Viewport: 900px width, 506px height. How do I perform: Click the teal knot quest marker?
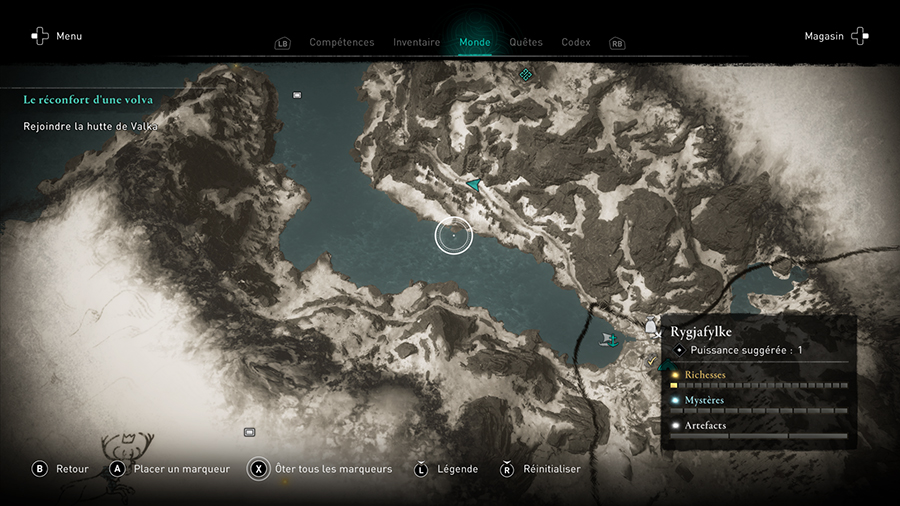click(x=525, y=74)
